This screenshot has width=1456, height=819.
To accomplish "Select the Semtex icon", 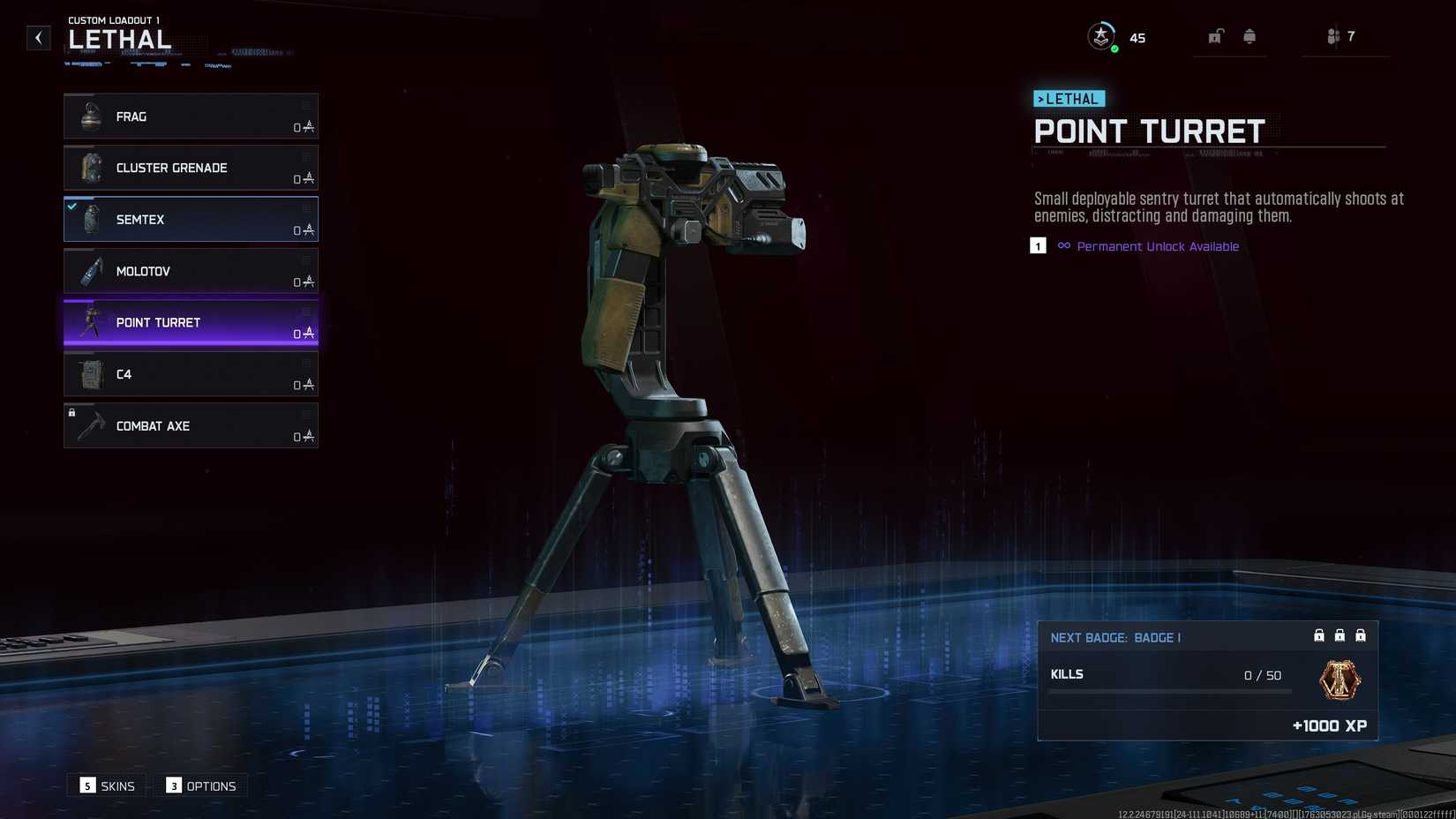I will coord(91,219).
